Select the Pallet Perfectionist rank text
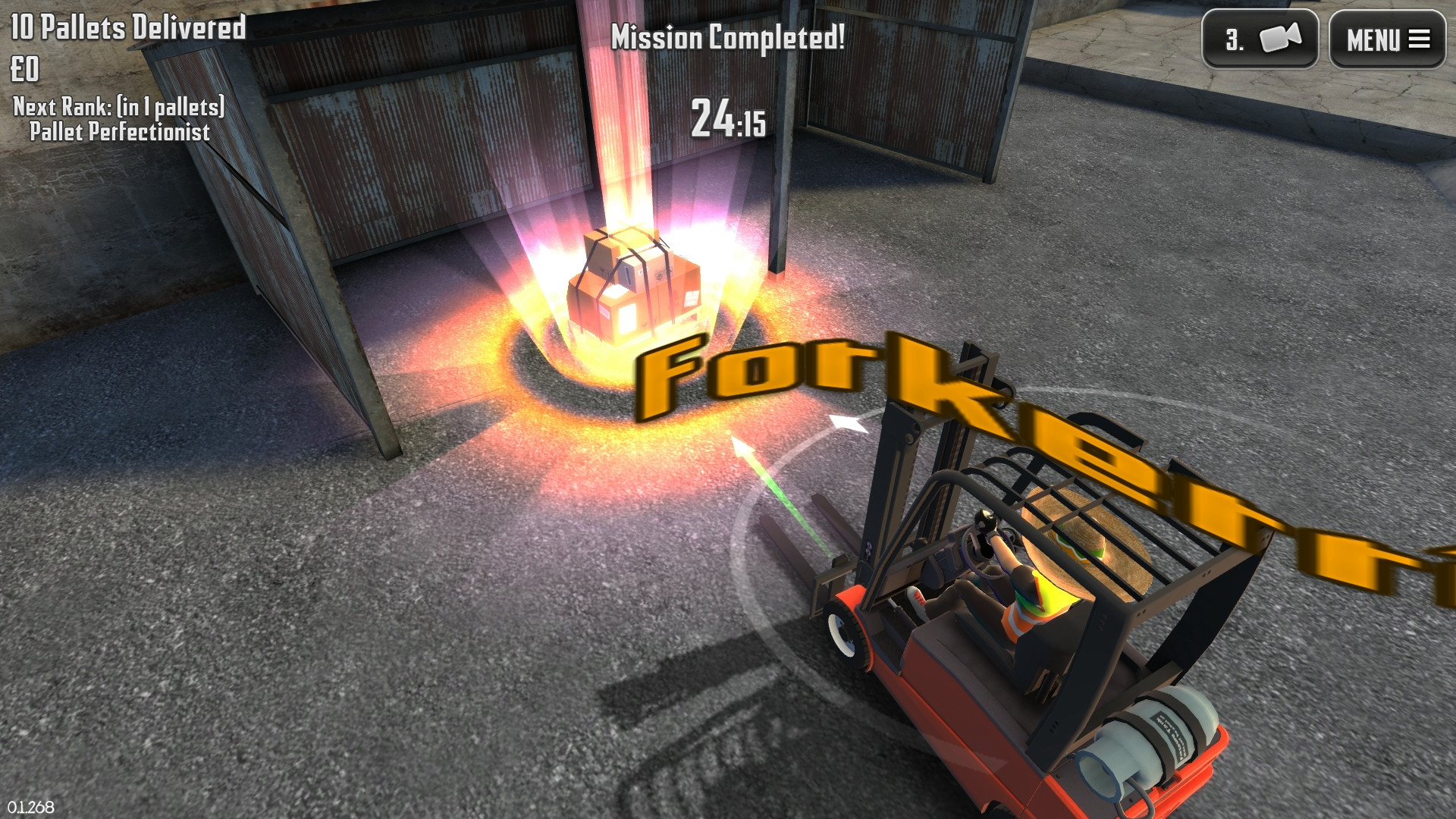Image resolution: width=1456 pixels, height=819 pixels. coord(120,132)
